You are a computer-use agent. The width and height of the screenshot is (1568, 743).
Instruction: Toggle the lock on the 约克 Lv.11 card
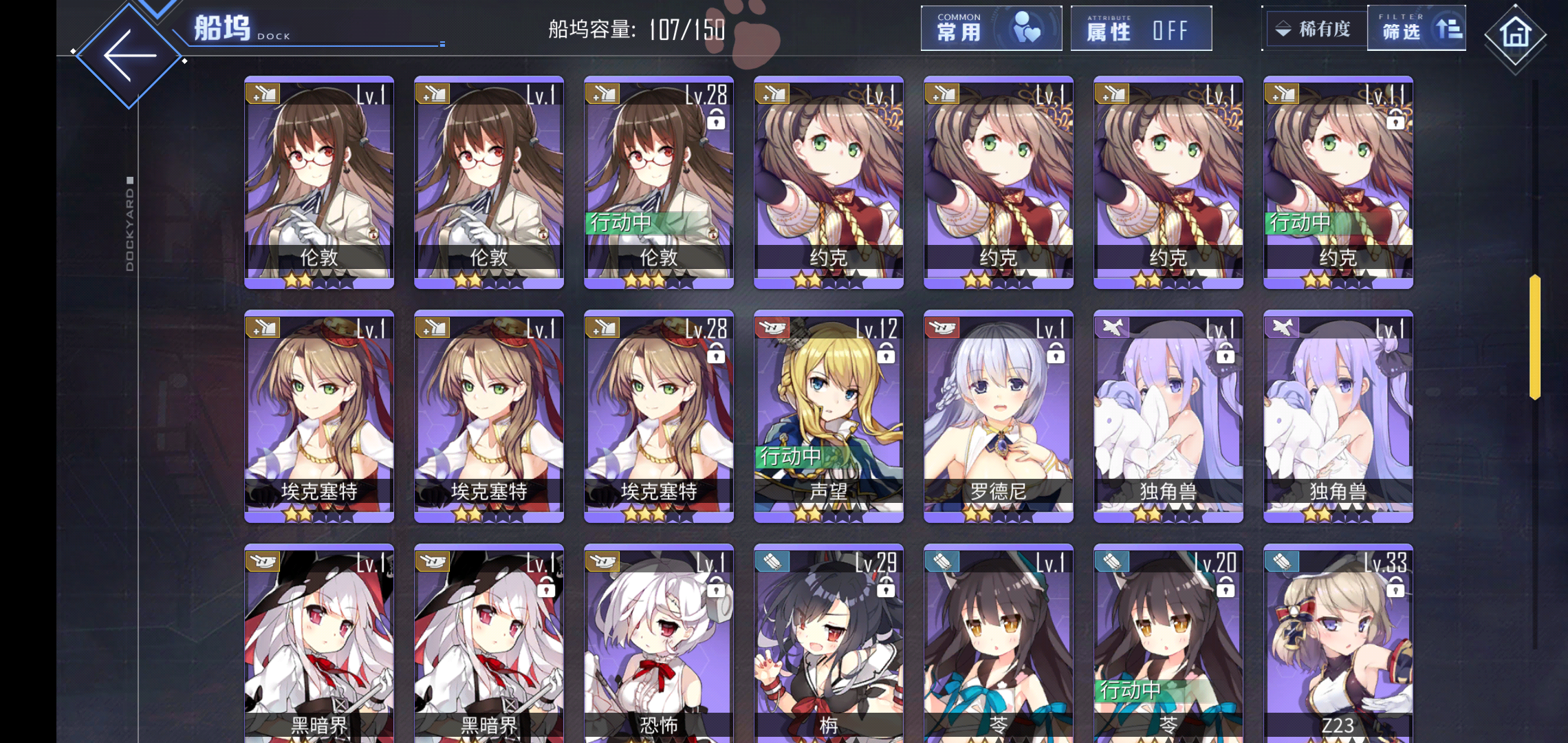[x=1395, y=121]
